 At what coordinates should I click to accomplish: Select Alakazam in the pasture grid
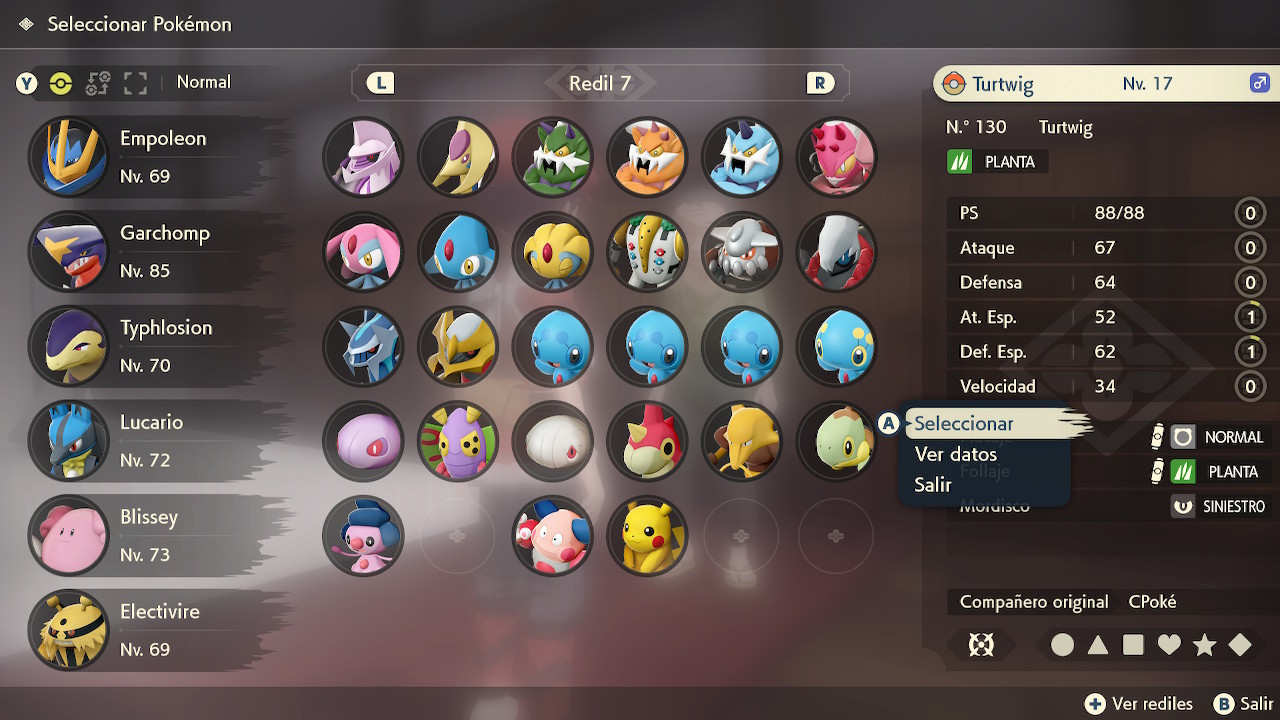click(742, 441)
